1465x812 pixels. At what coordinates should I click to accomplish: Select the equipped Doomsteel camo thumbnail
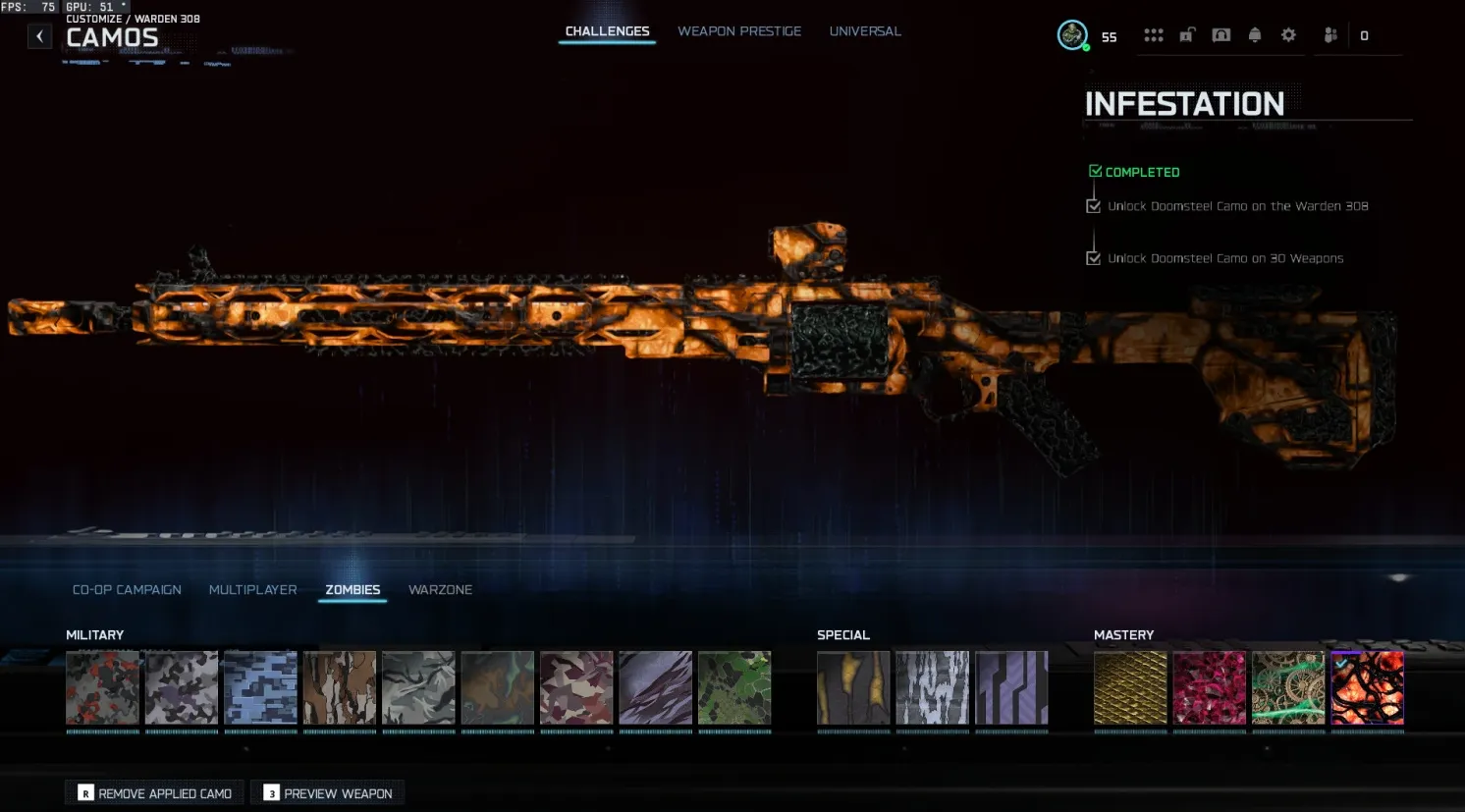1367,687
